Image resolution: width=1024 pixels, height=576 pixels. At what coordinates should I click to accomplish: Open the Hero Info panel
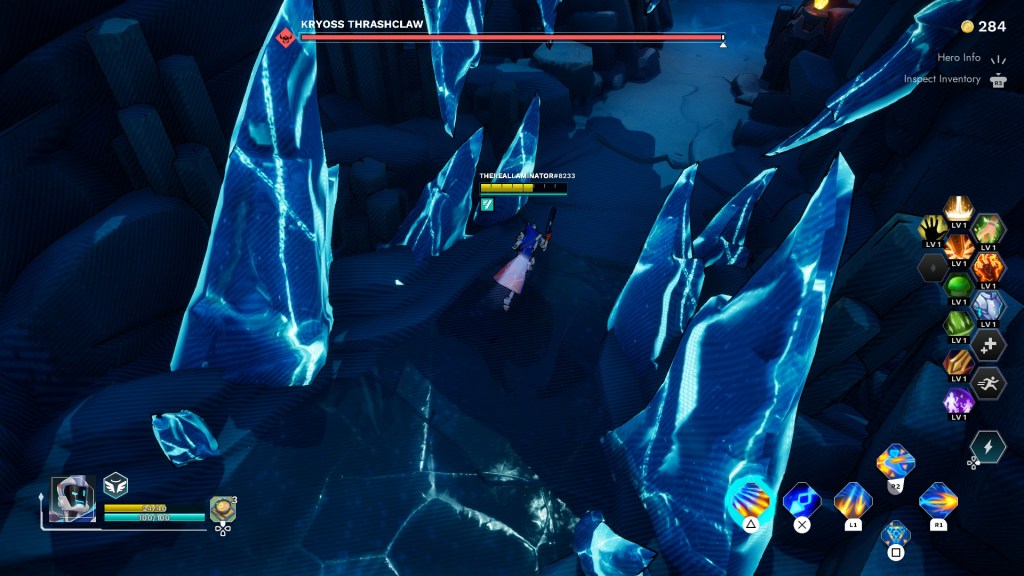(957, 58)
